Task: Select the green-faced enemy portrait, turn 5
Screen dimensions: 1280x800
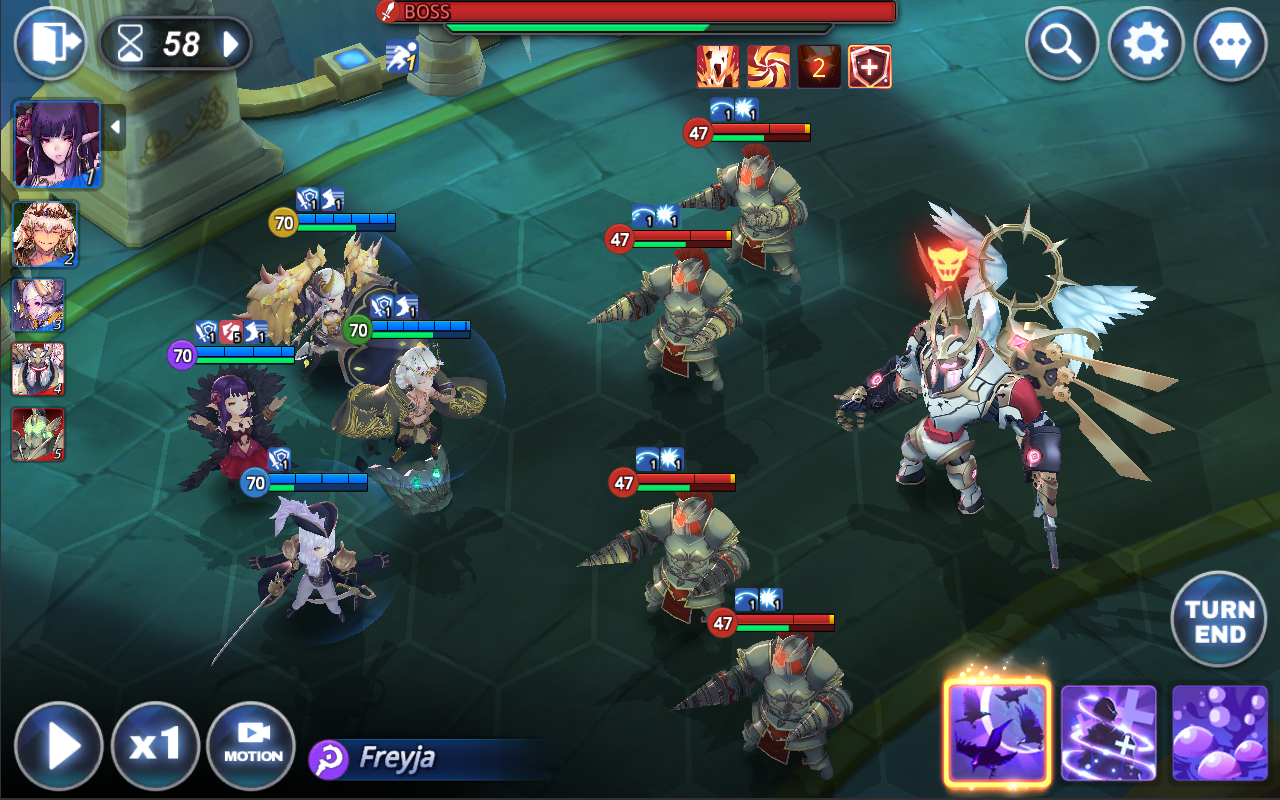Action: tap(38, 434)
